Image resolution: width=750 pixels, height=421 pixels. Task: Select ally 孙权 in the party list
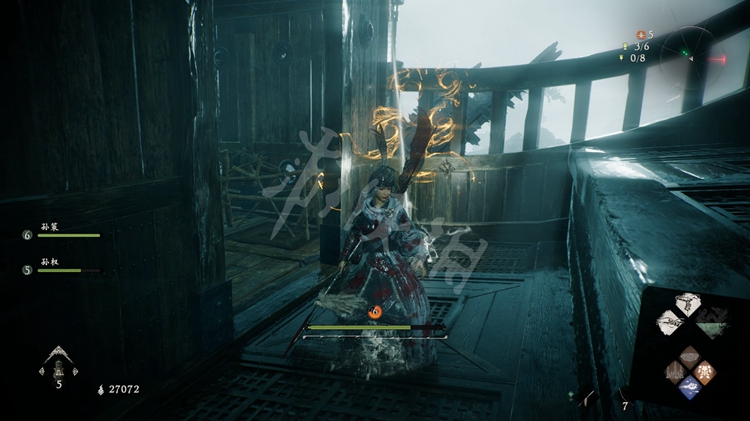[x=58, y=266]
